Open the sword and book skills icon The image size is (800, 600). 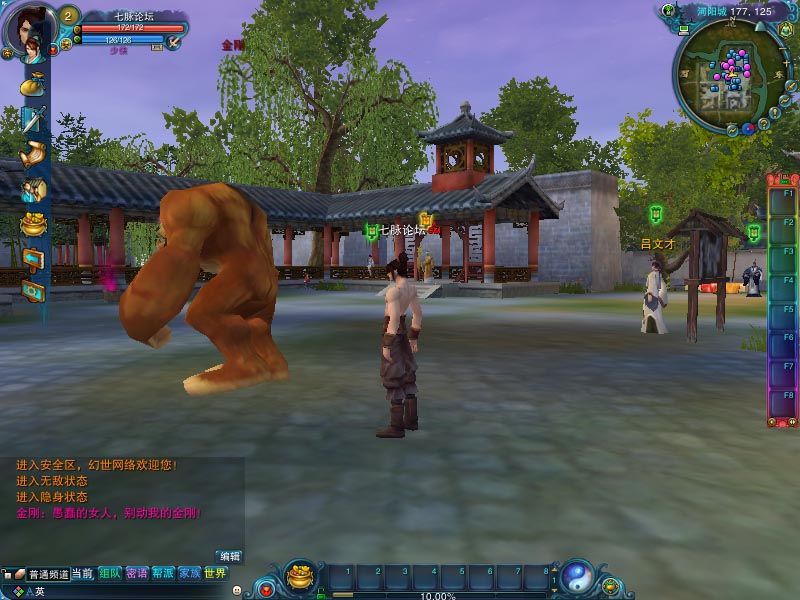click(34, 119)
